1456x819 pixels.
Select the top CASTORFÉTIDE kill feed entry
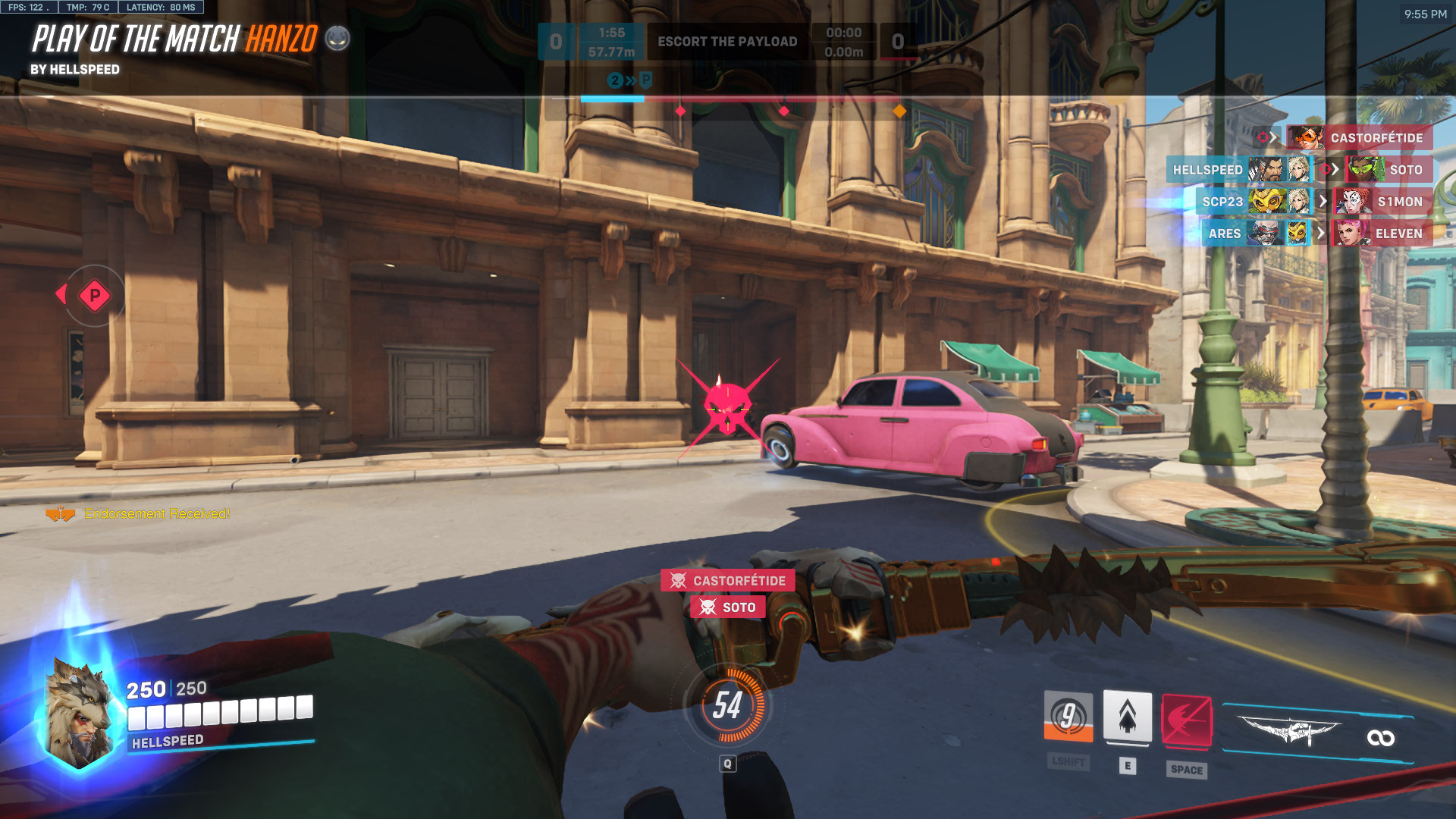pyautogui.click(x=1357, y=138)
